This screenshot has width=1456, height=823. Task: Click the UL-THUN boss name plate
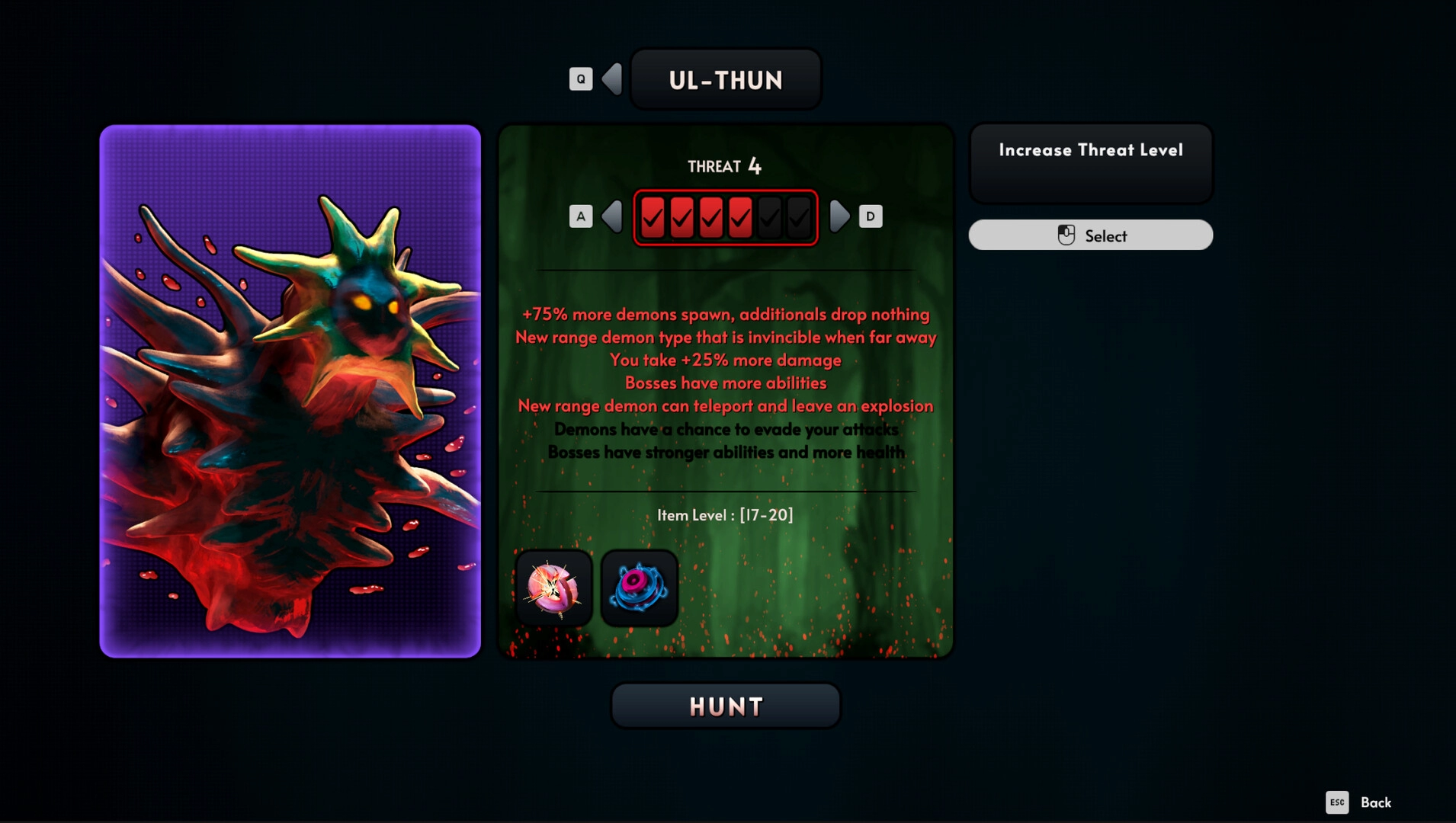pos(726,80)
